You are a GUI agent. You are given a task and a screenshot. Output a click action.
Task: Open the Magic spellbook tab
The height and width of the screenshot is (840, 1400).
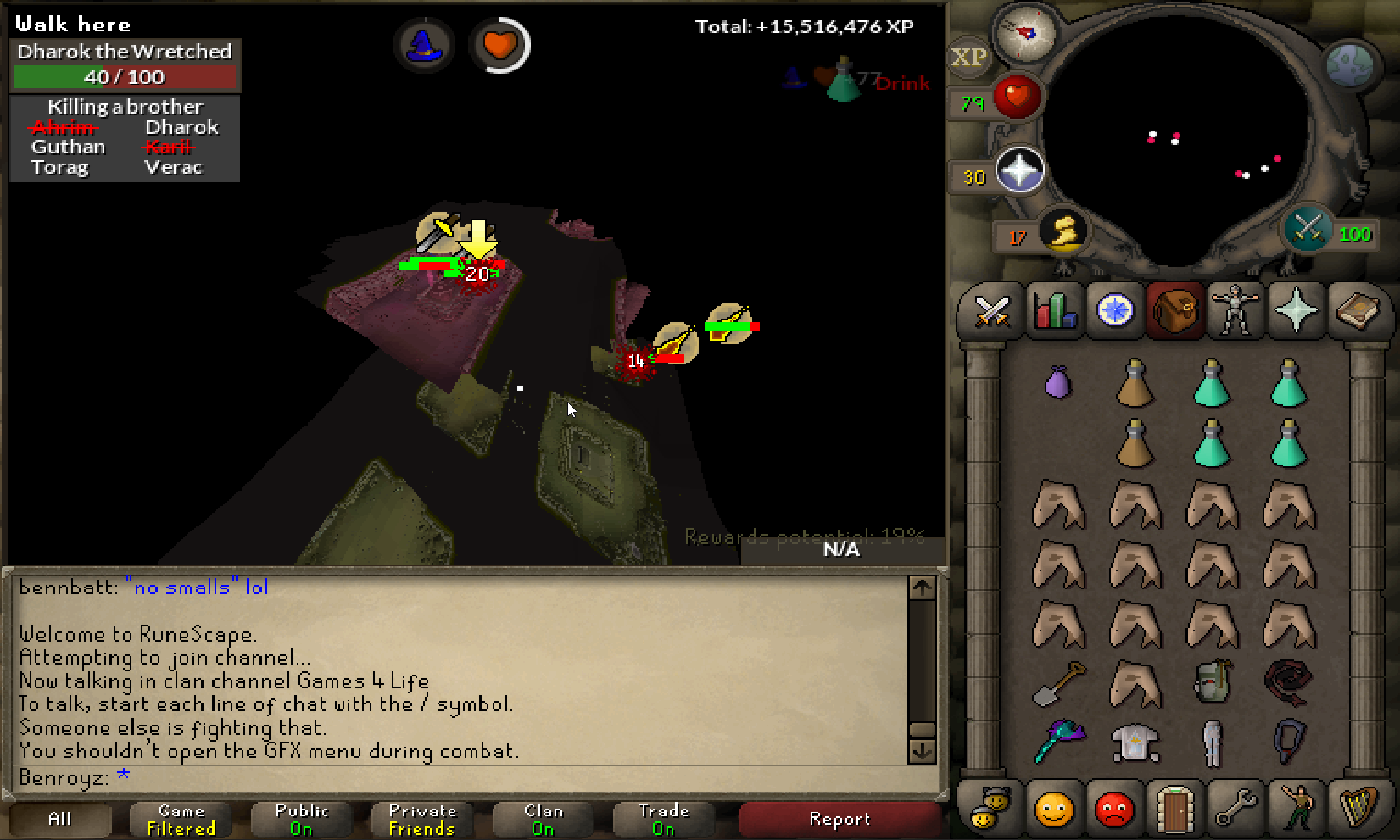tap(1358, 311)
